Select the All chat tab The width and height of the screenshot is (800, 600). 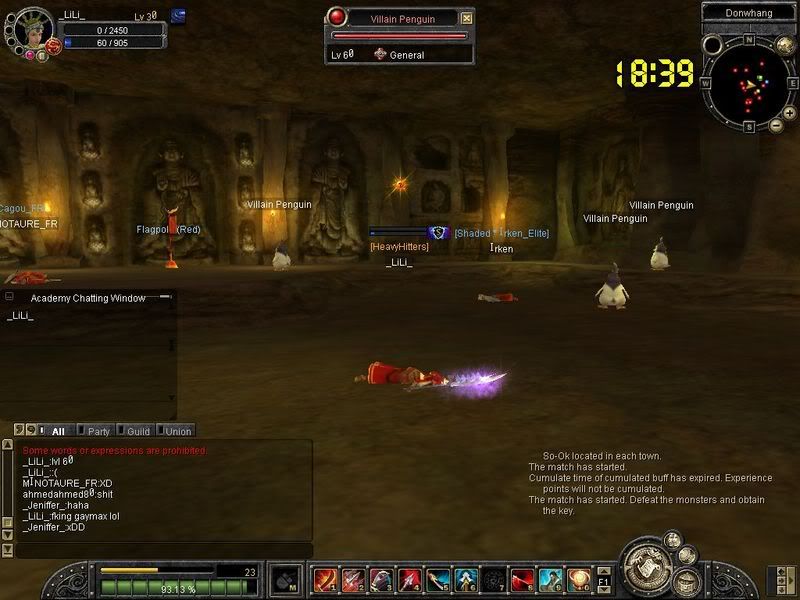tap(57, 431)
